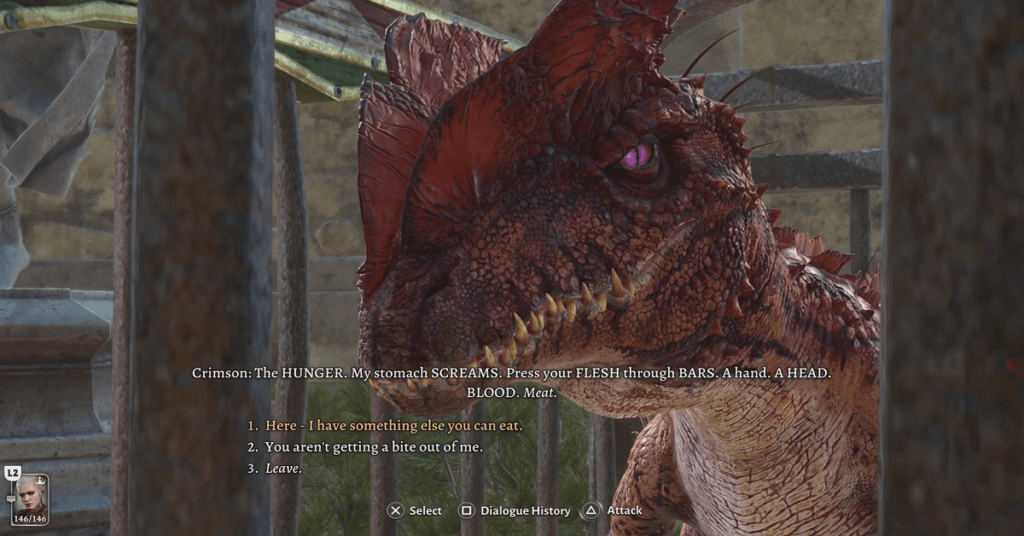Choose "Here - I have something else you can eat."
This screenshot has width=1024, height=536.
click(393, 426)
